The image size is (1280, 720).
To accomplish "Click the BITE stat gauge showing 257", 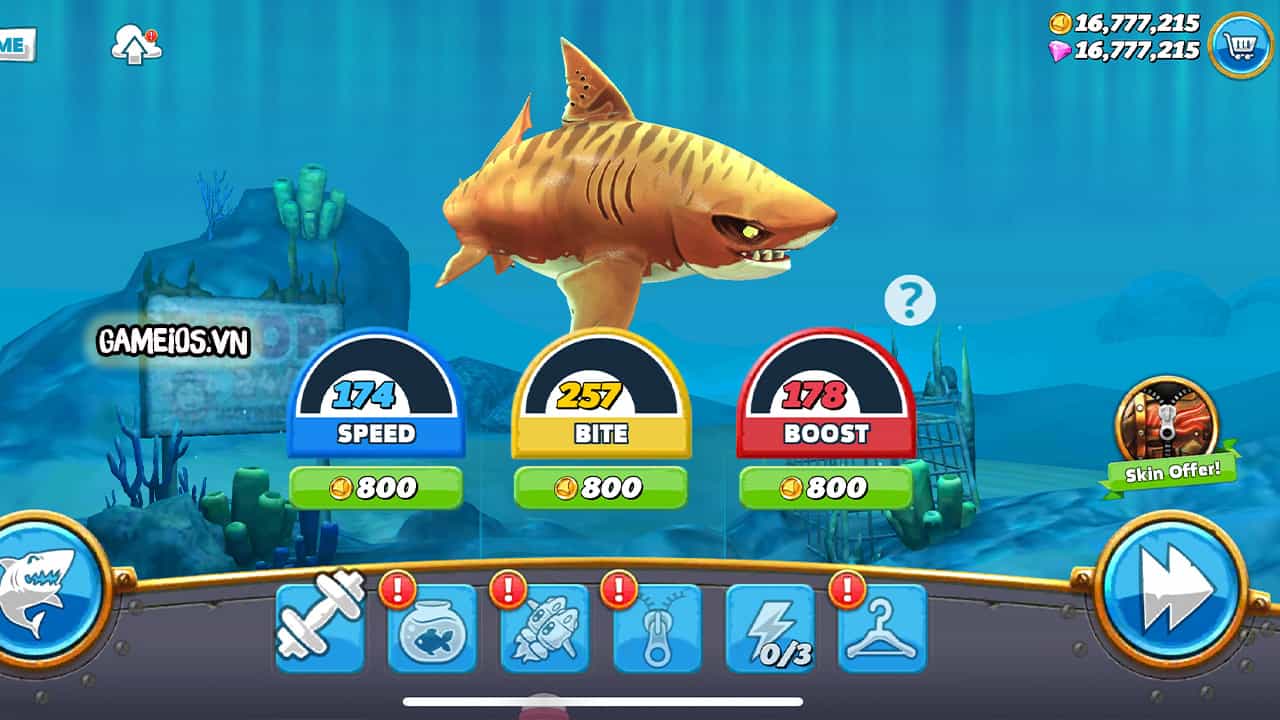I will pos(601,397).
